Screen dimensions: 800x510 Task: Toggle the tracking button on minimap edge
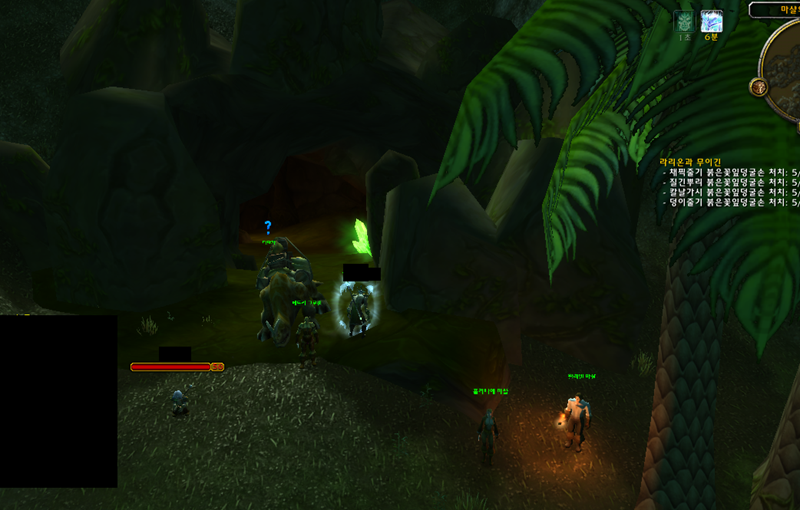[x=760, y=87]
